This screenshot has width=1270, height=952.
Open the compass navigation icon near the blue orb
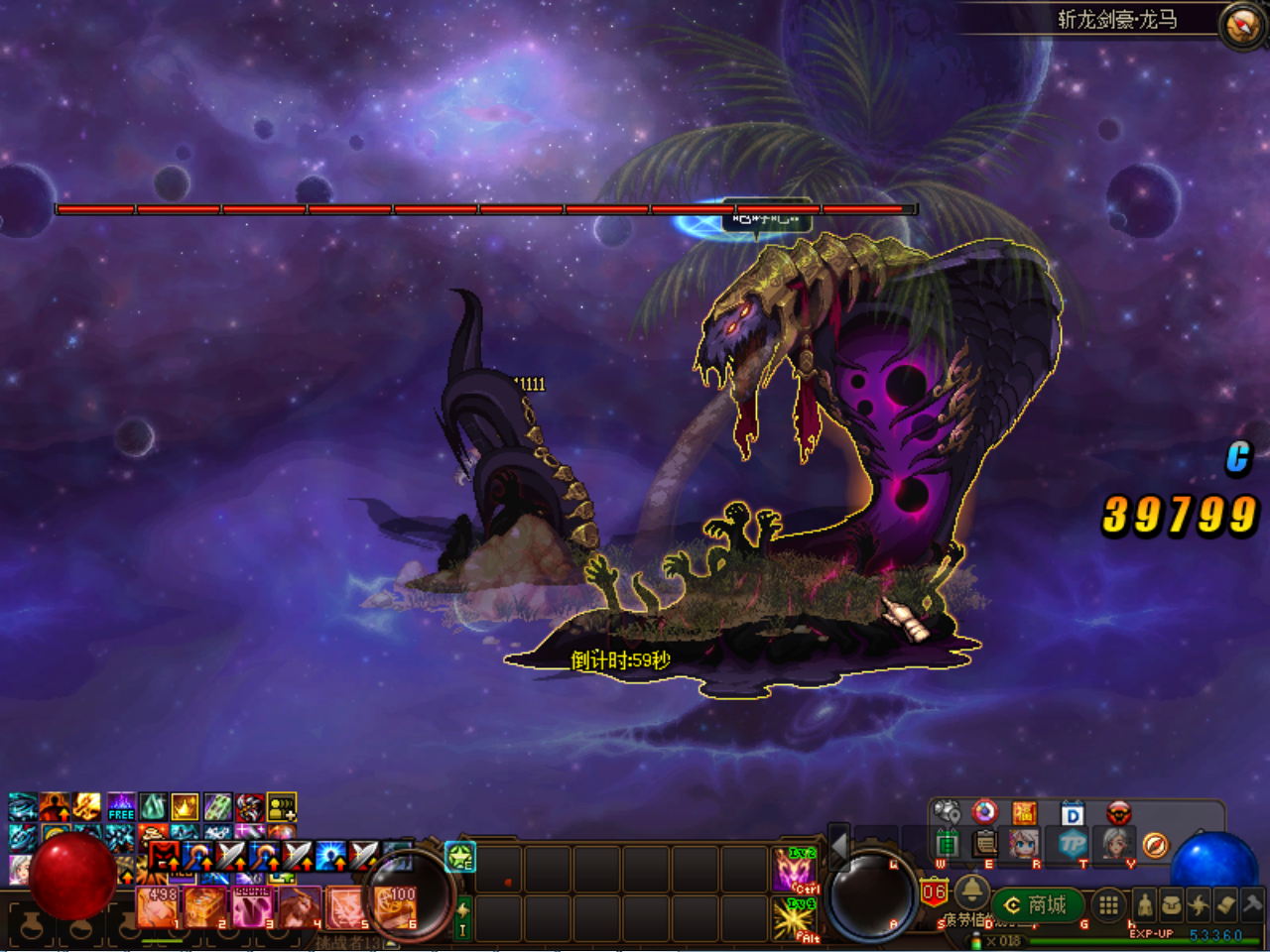point(1156,845)
